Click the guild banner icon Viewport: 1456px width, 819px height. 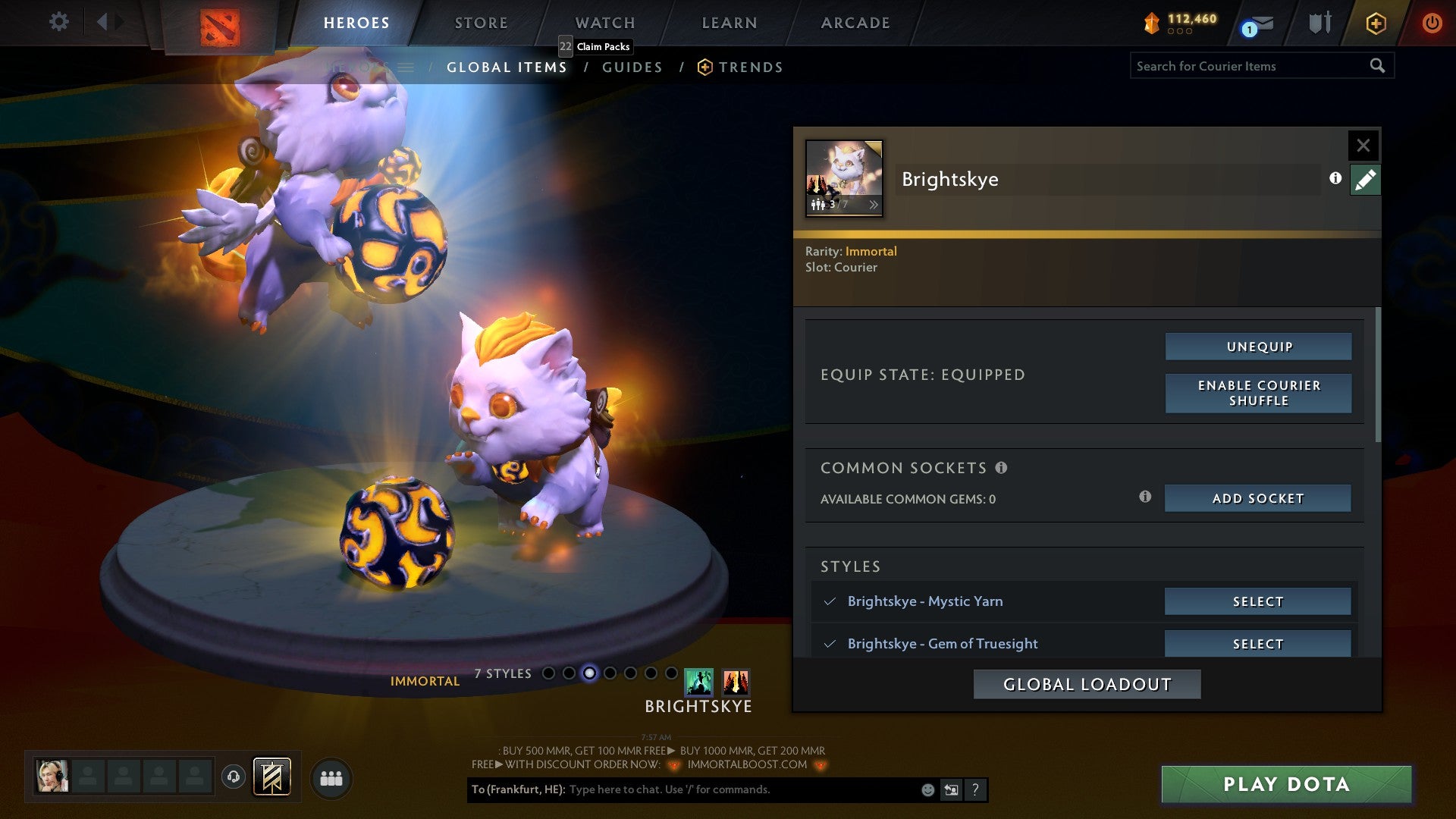(x=271, y=777)
